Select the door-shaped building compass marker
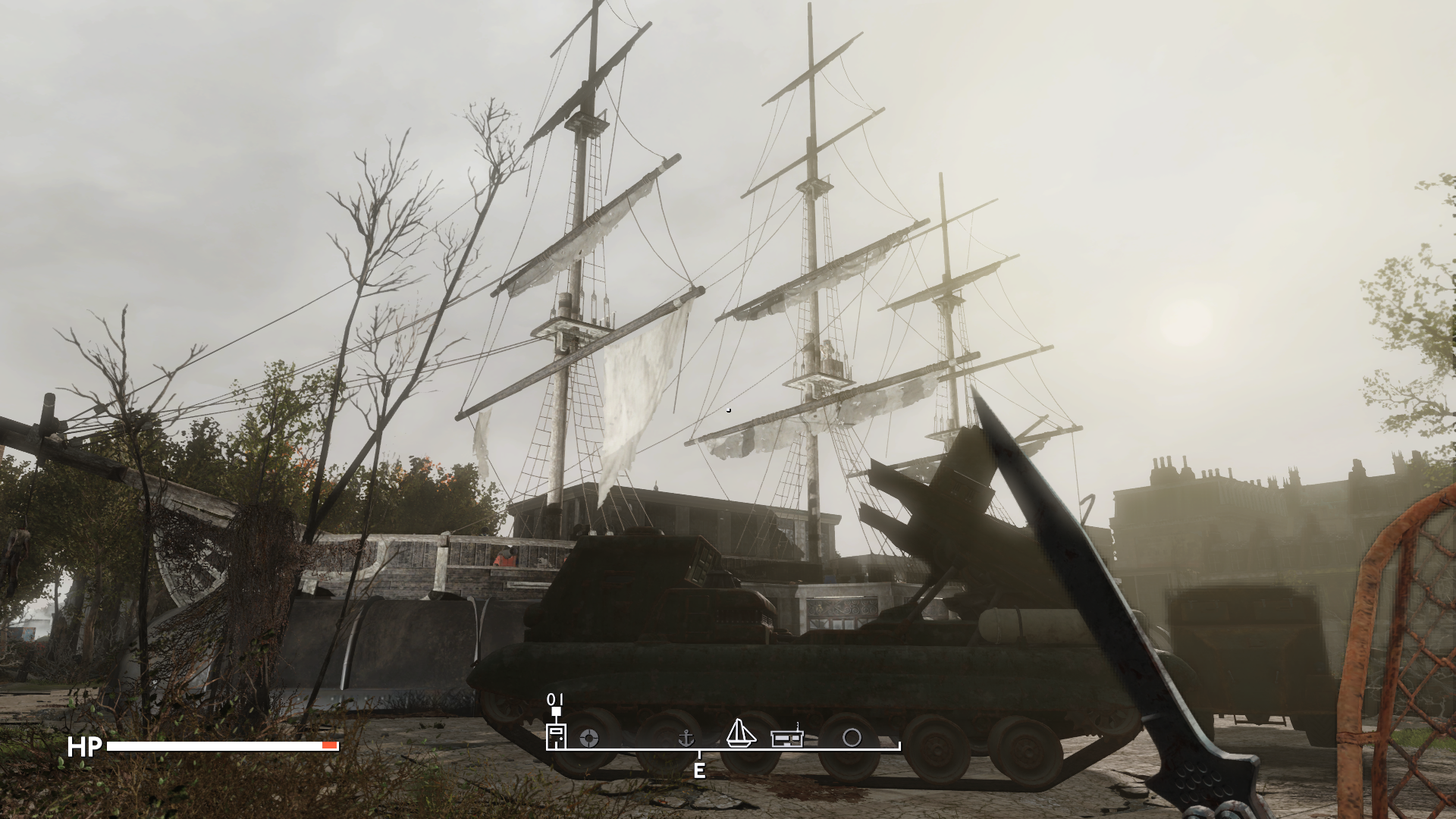 pyautogui.click(x=557, y=736)
